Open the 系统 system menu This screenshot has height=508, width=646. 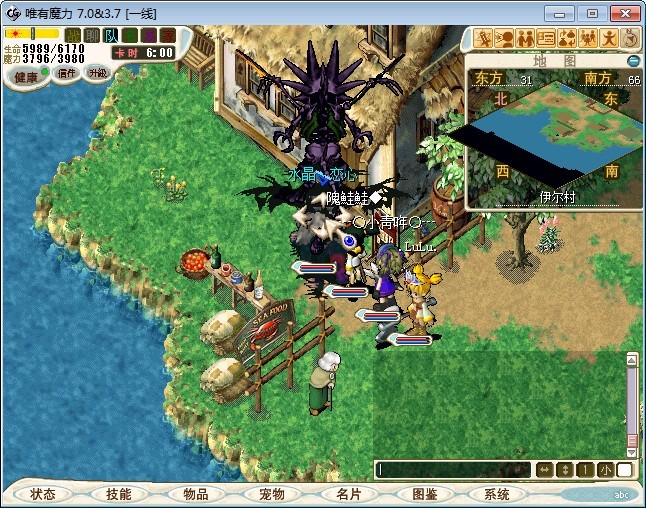[x=497, y=494]
